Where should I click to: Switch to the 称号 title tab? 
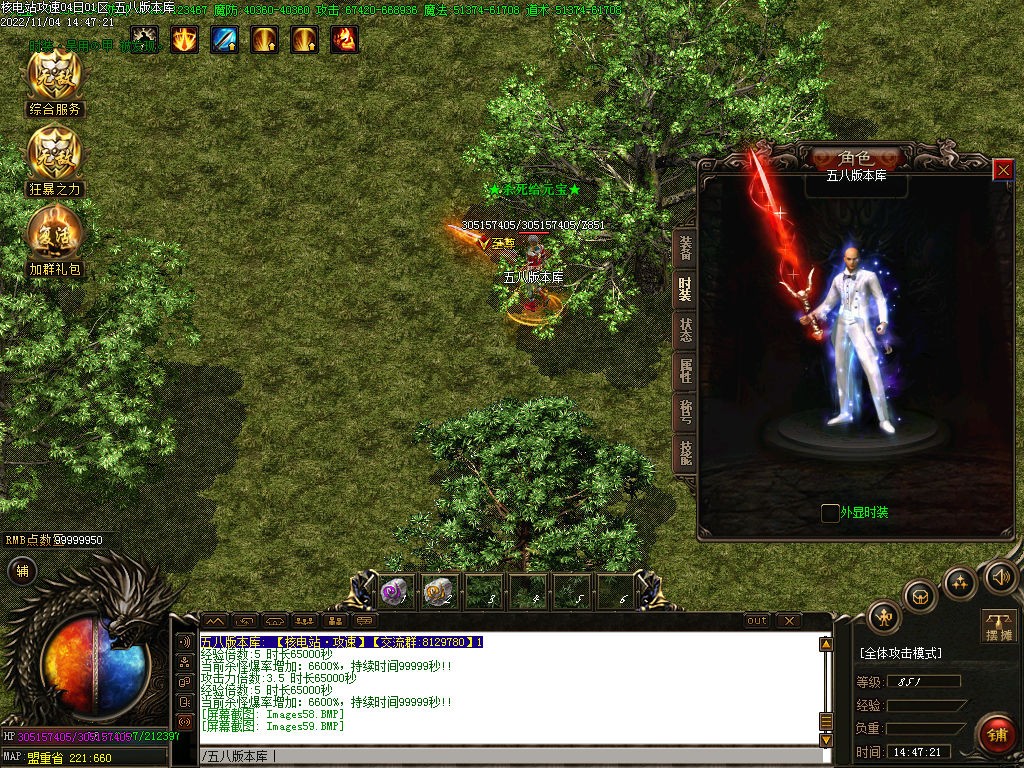coord(685,413)
